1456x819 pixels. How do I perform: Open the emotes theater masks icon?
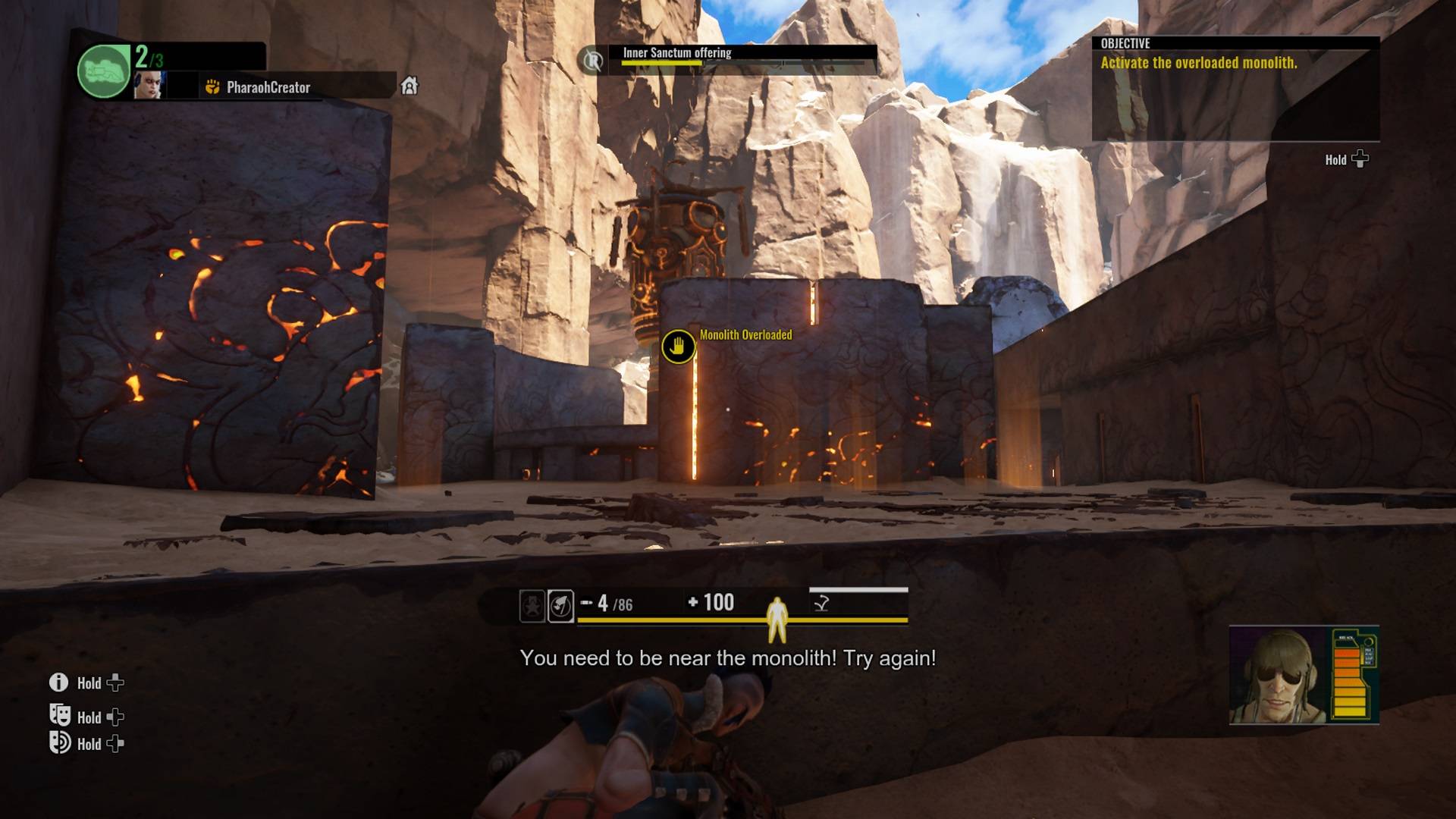[x=60, y=715]
